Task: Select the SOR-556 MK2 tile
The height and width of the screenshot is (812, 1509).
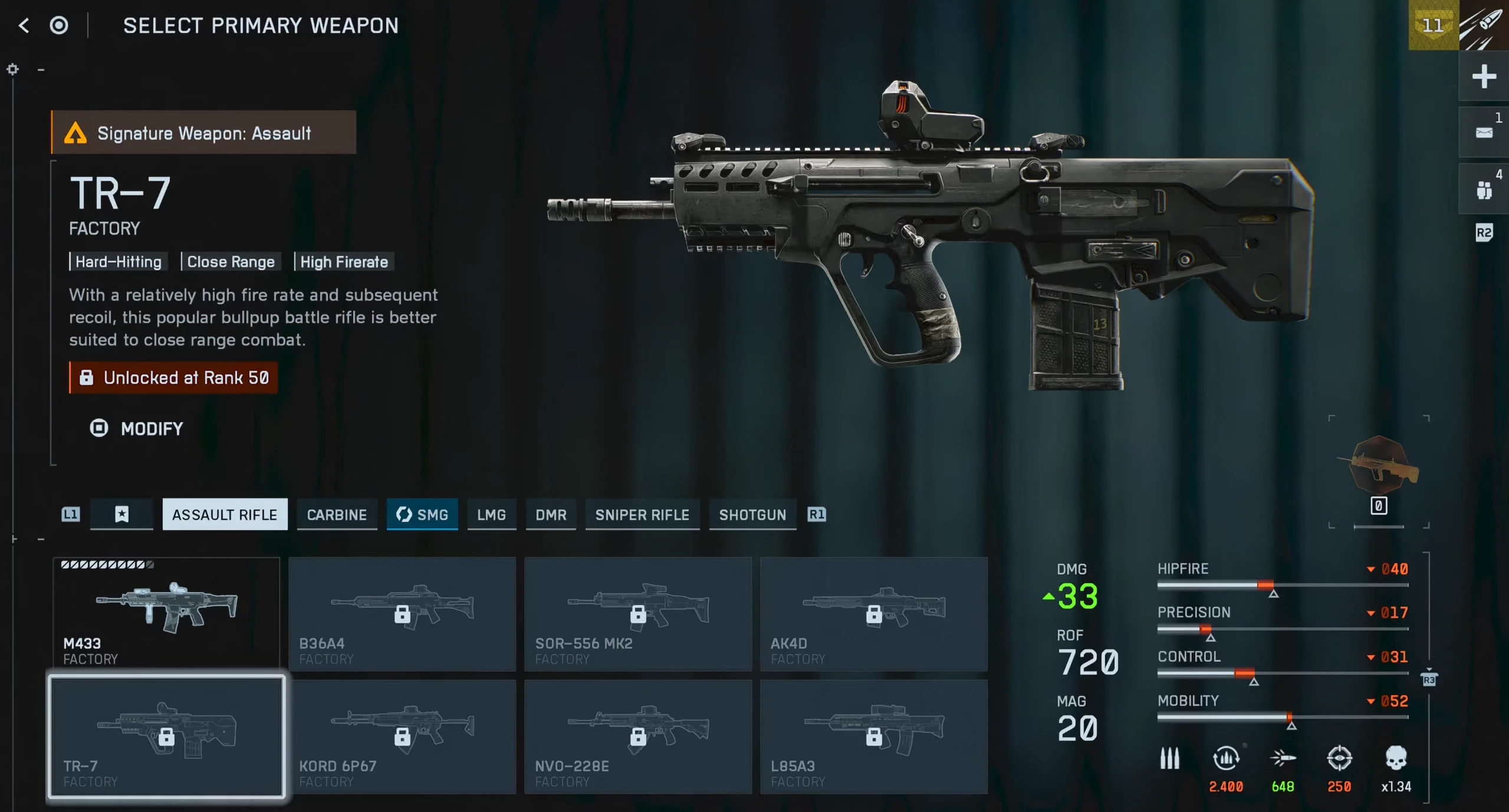Action: (638, 613)
